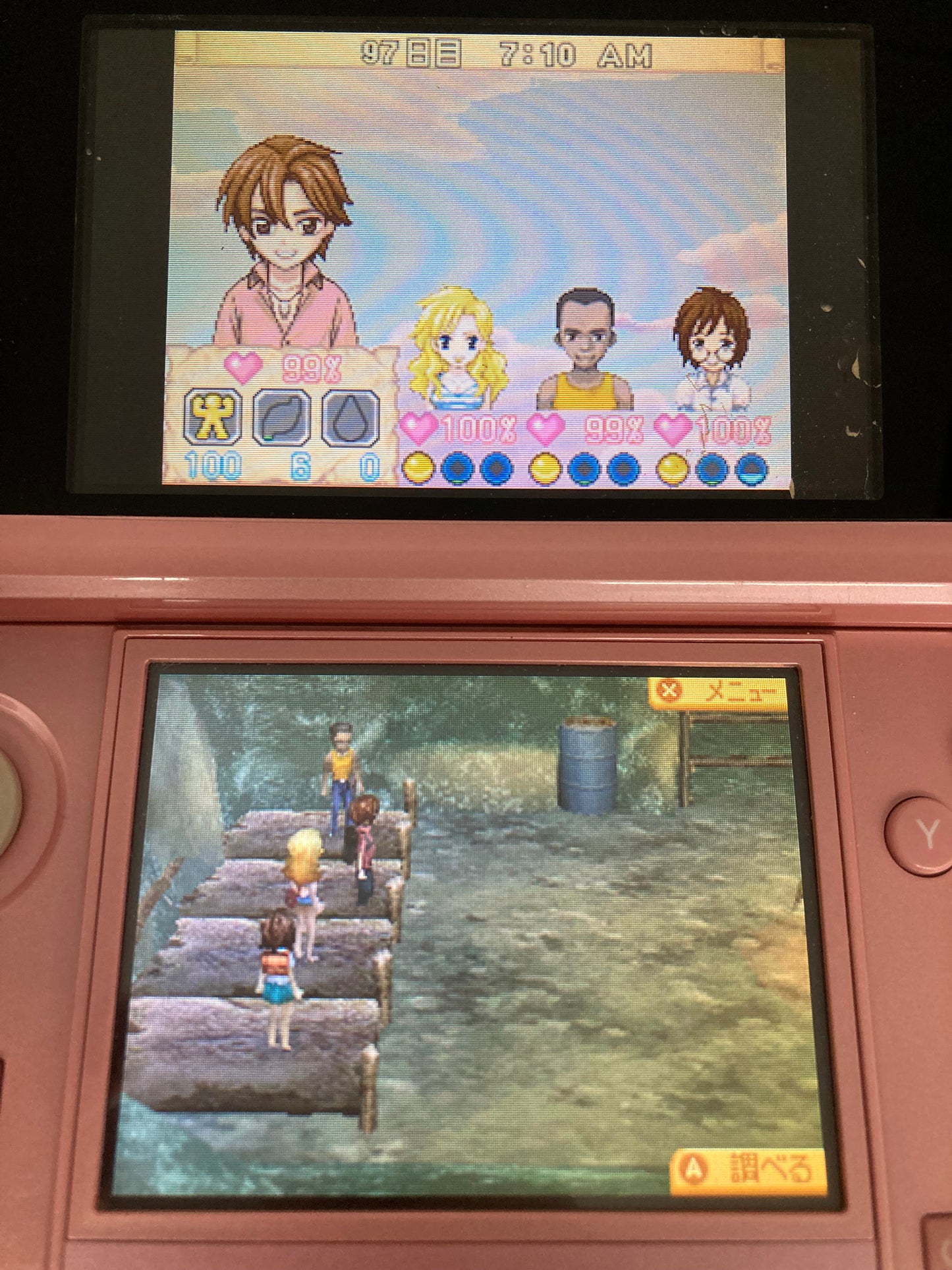Tap the water droplet slot showing 0
Image resolution: width=952 pixels, height=1270 pixels.
coord(349,417)
